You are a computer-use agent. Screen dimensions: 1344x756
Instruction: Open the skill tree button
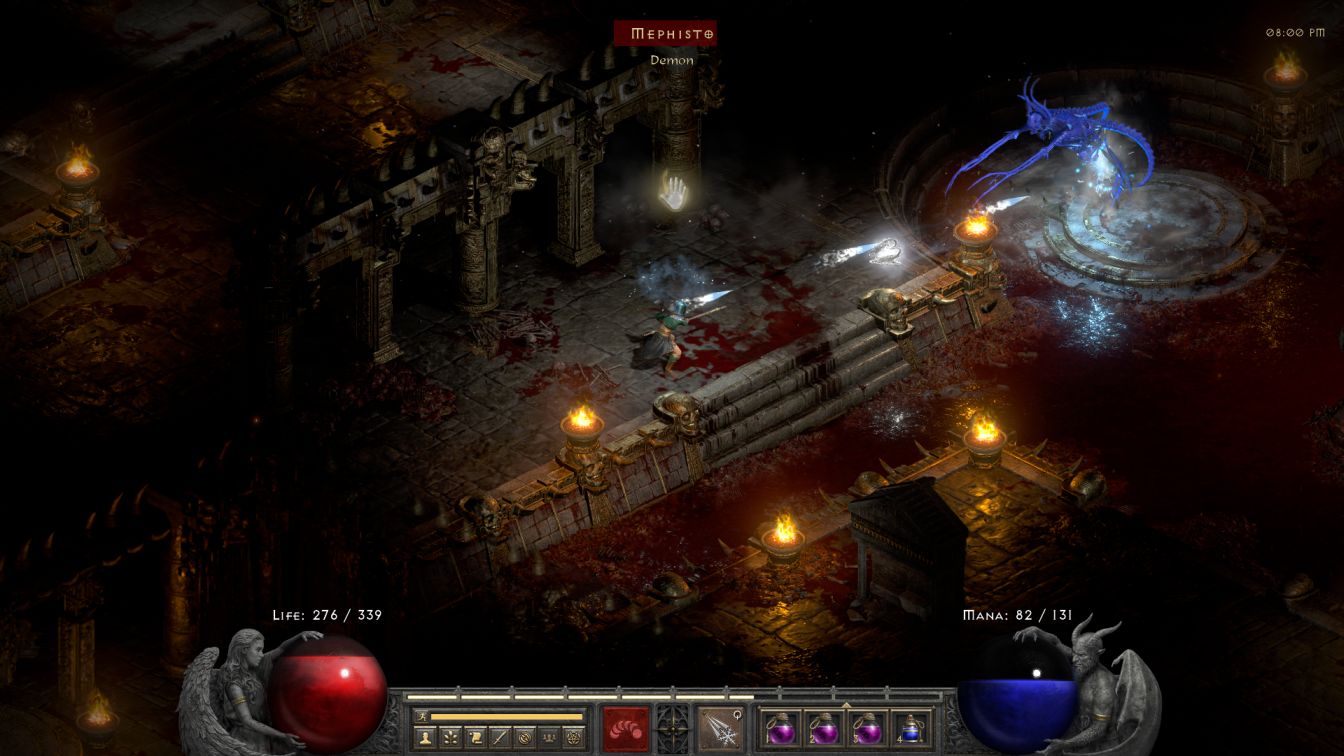(x=451, y=738)
